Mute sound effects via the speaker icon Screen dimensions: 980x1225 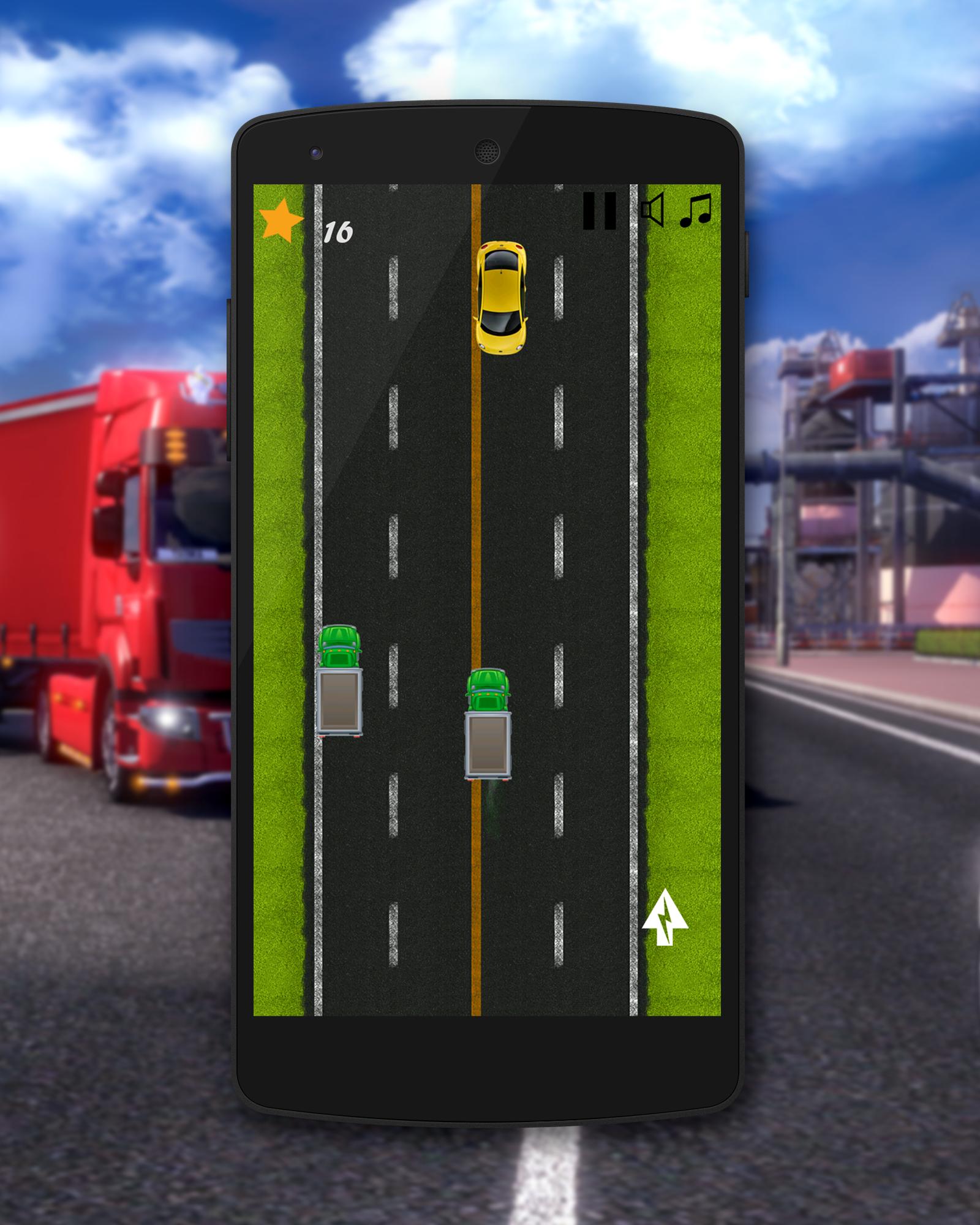652,210
